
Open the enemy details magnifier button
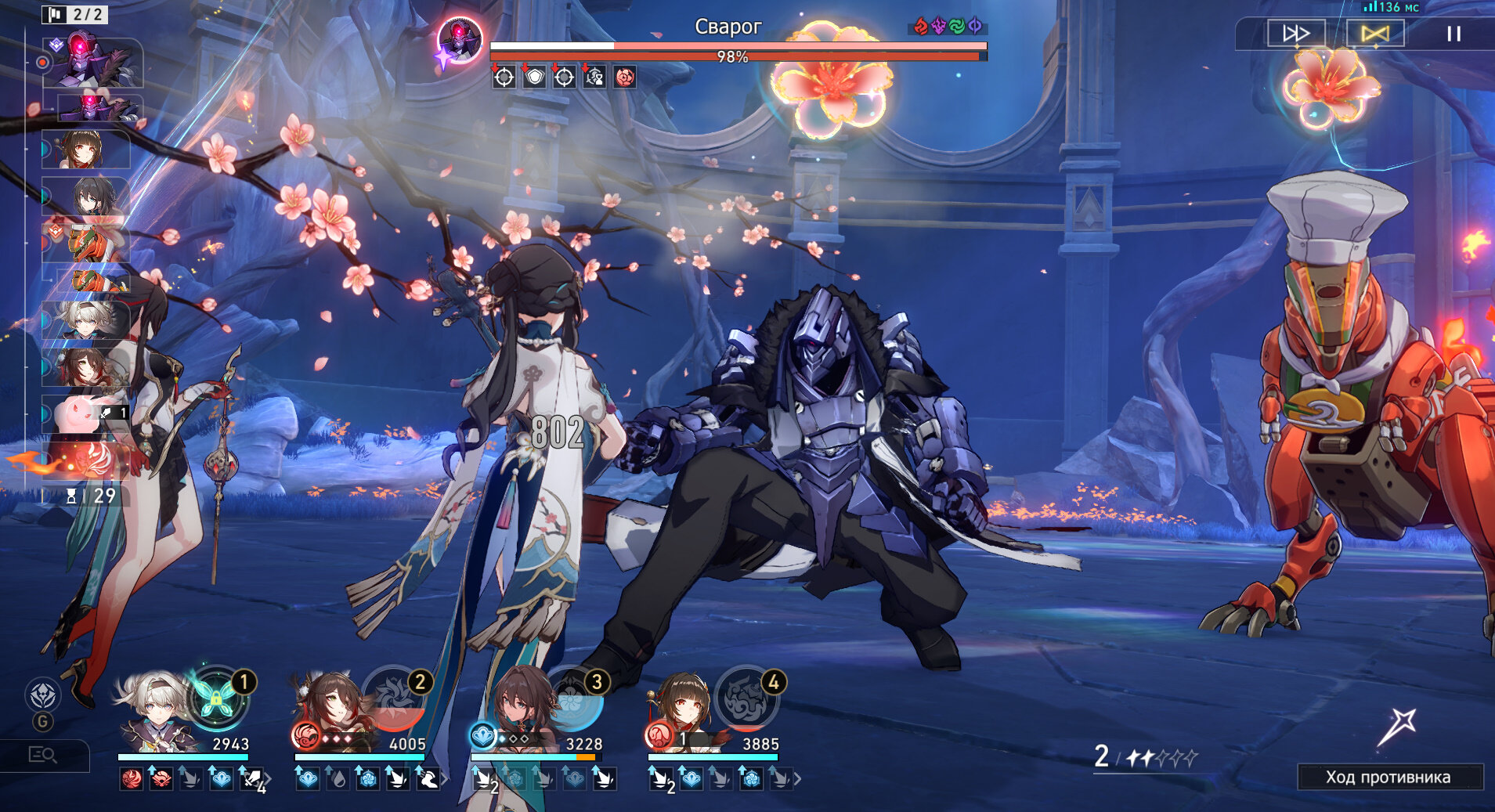(x=43, y=755)
